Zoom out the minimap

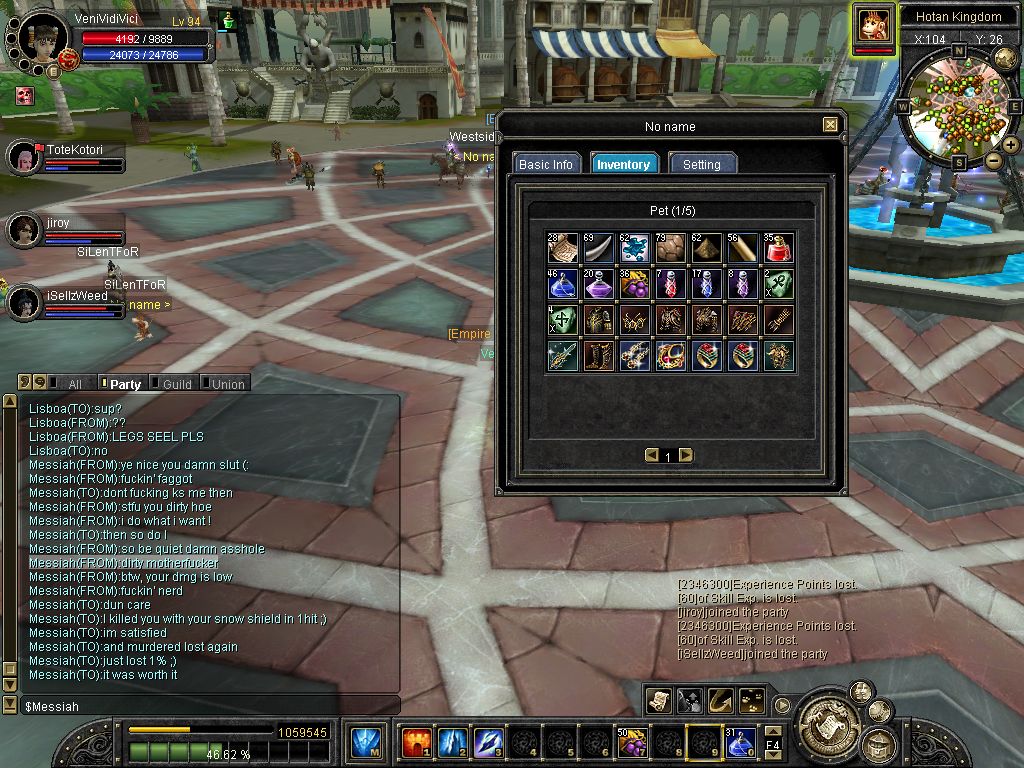993,161
